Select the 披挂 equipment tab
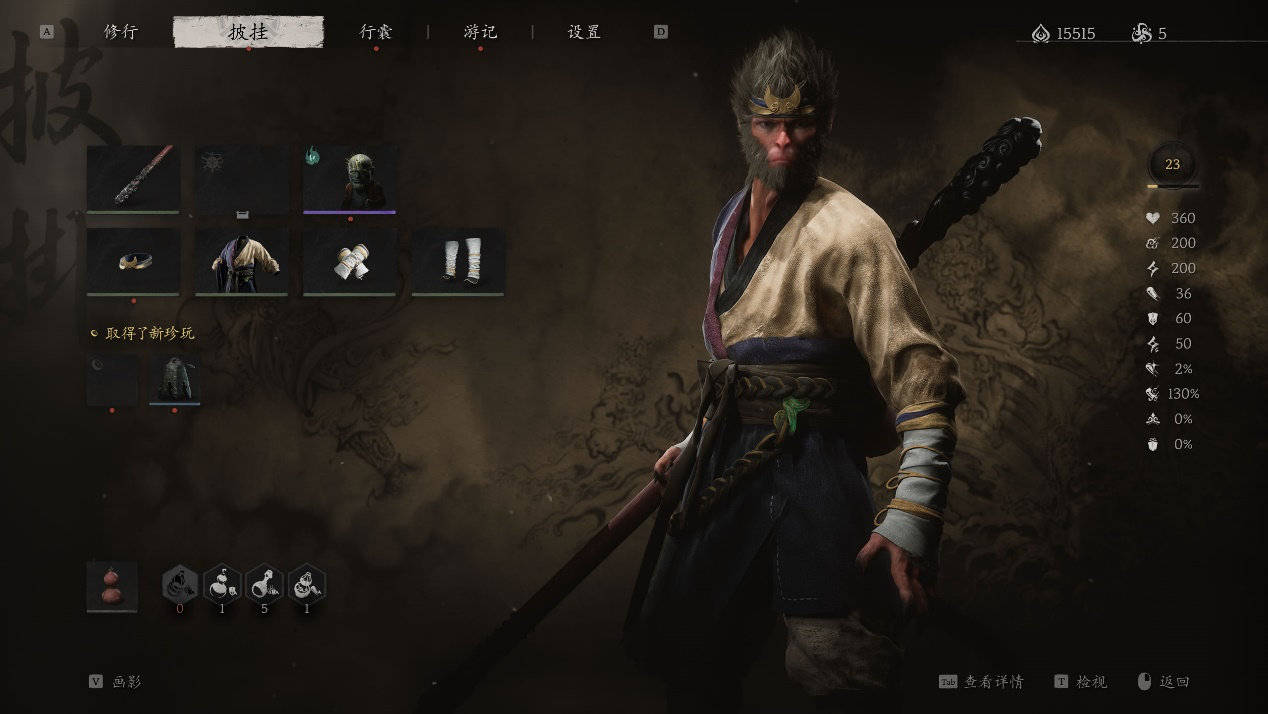 (x=248, y=32)
